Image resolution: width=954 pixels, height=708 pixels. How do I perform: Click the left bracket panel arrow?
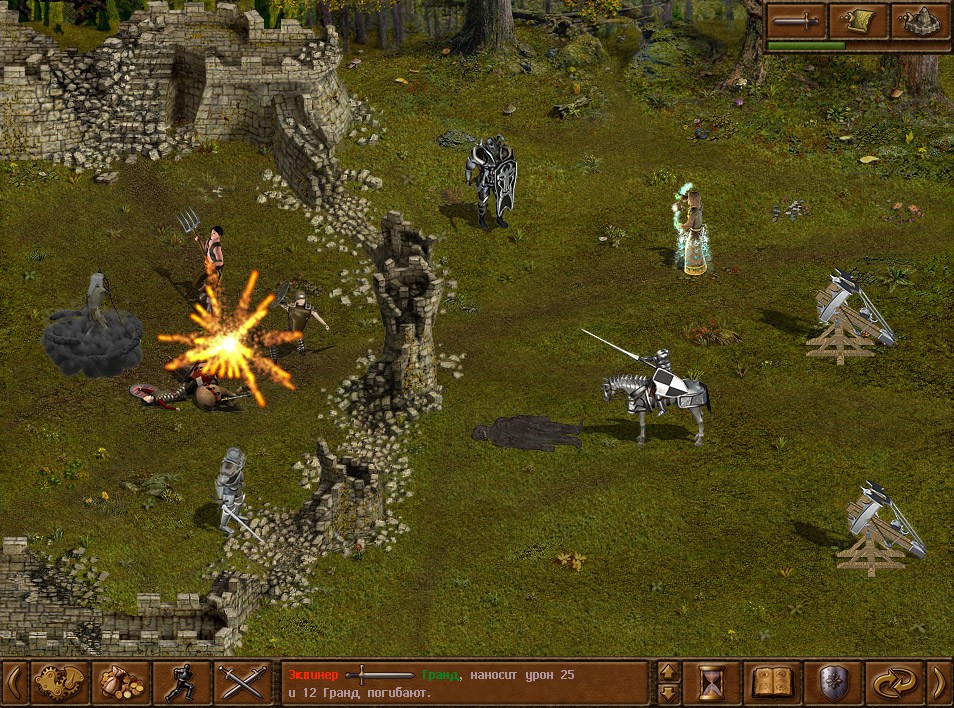click(13, 683)
